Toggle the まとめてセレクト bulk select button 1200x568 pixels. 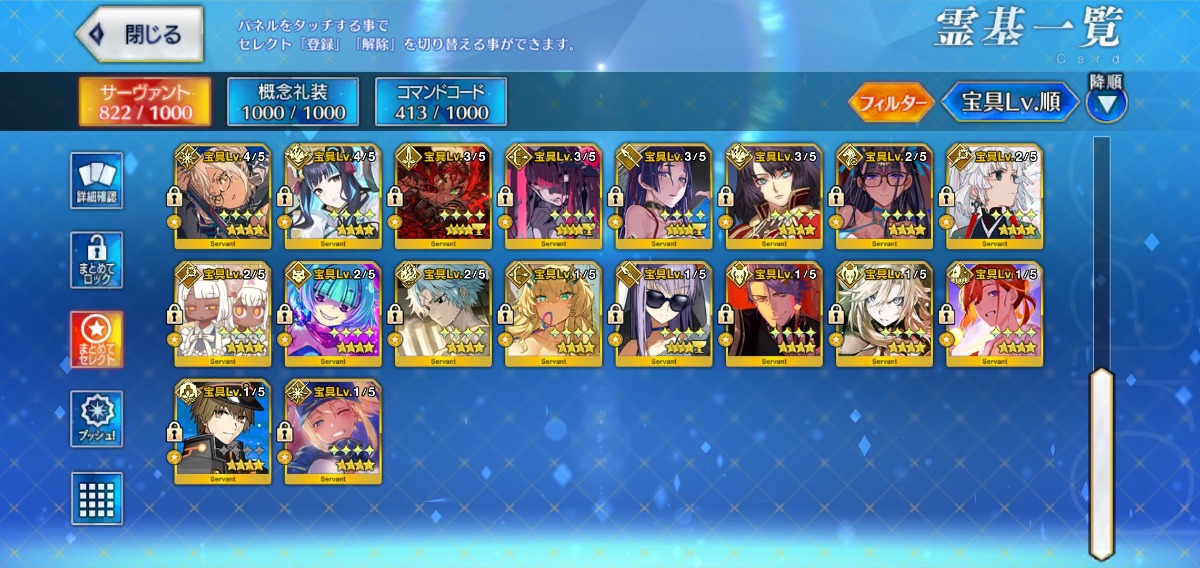(97, 340)
